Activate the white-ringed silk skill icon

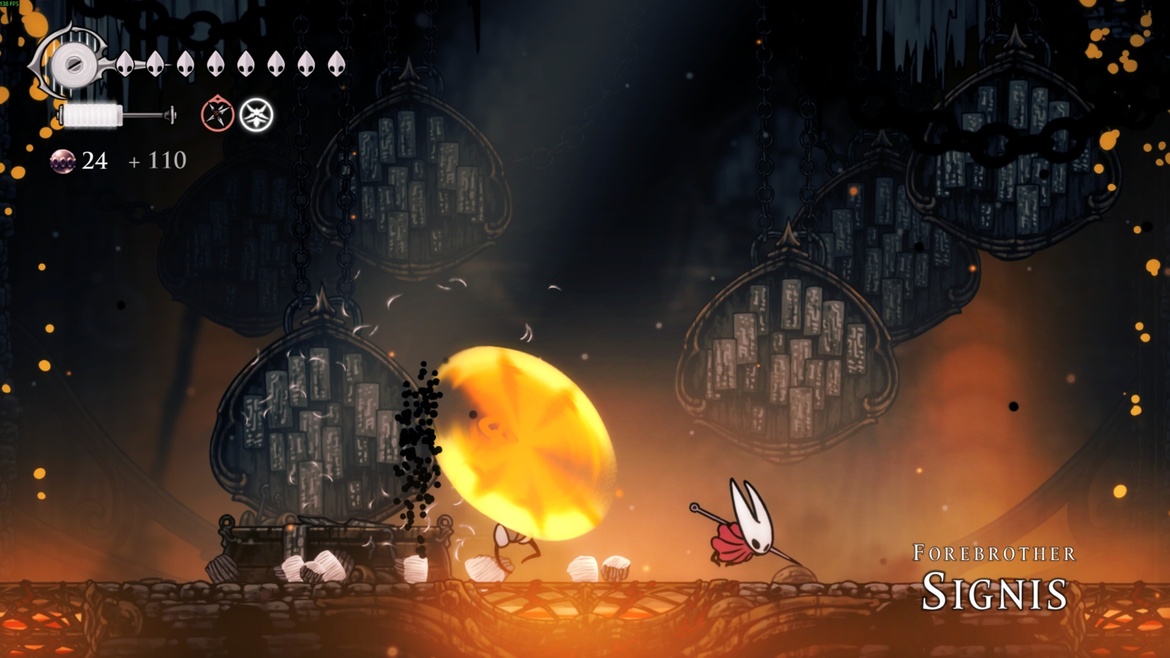click(x=257, y=115)
